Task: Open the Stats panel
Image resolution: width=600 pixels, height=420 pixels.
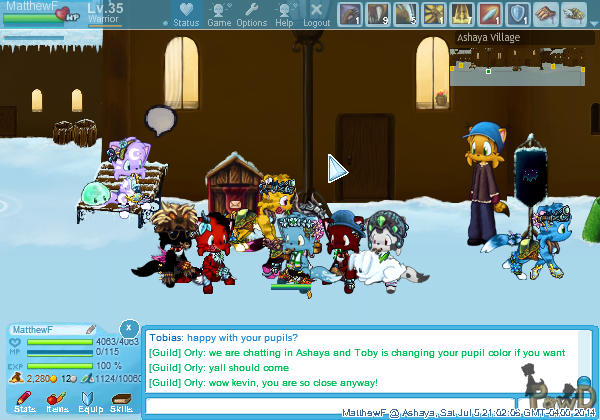Action: pyautogui.click(x=25, y=401)
